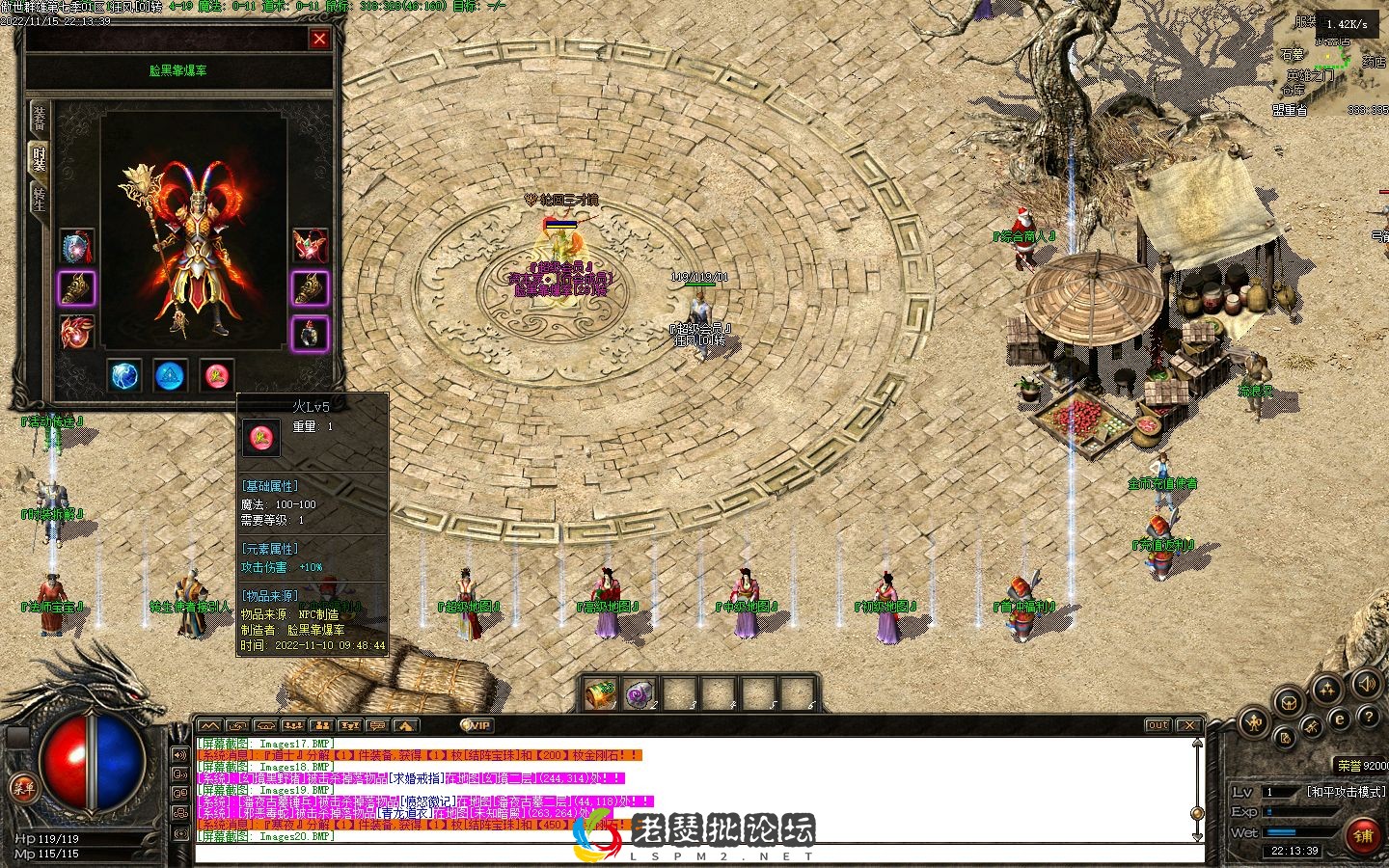Select the red winged helmet slot
Viewport: 1389px width, 868px height.
[x=310, y=245]
